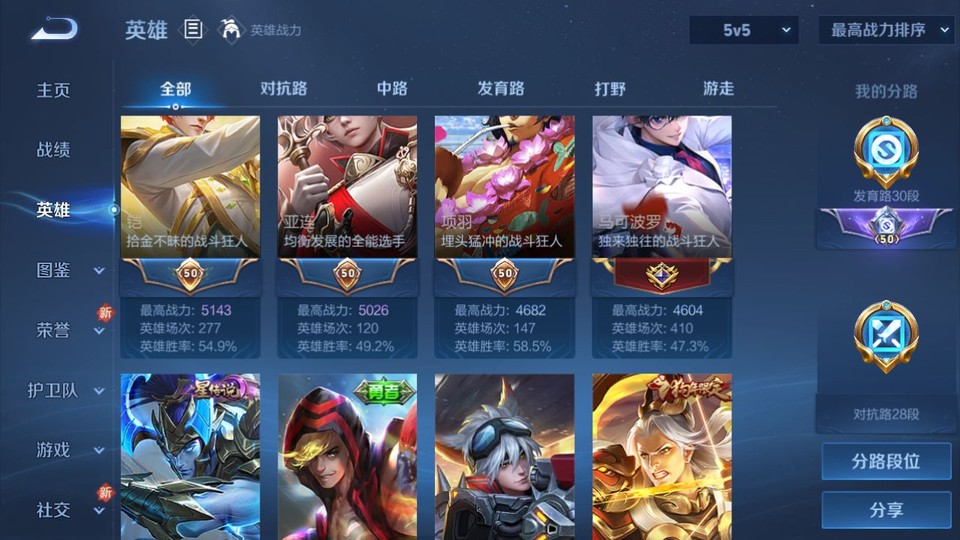The height and width of the screenshot is (540, 960).
Task: Open the 主页 home menu entry
Action: (x=54, y=90)
